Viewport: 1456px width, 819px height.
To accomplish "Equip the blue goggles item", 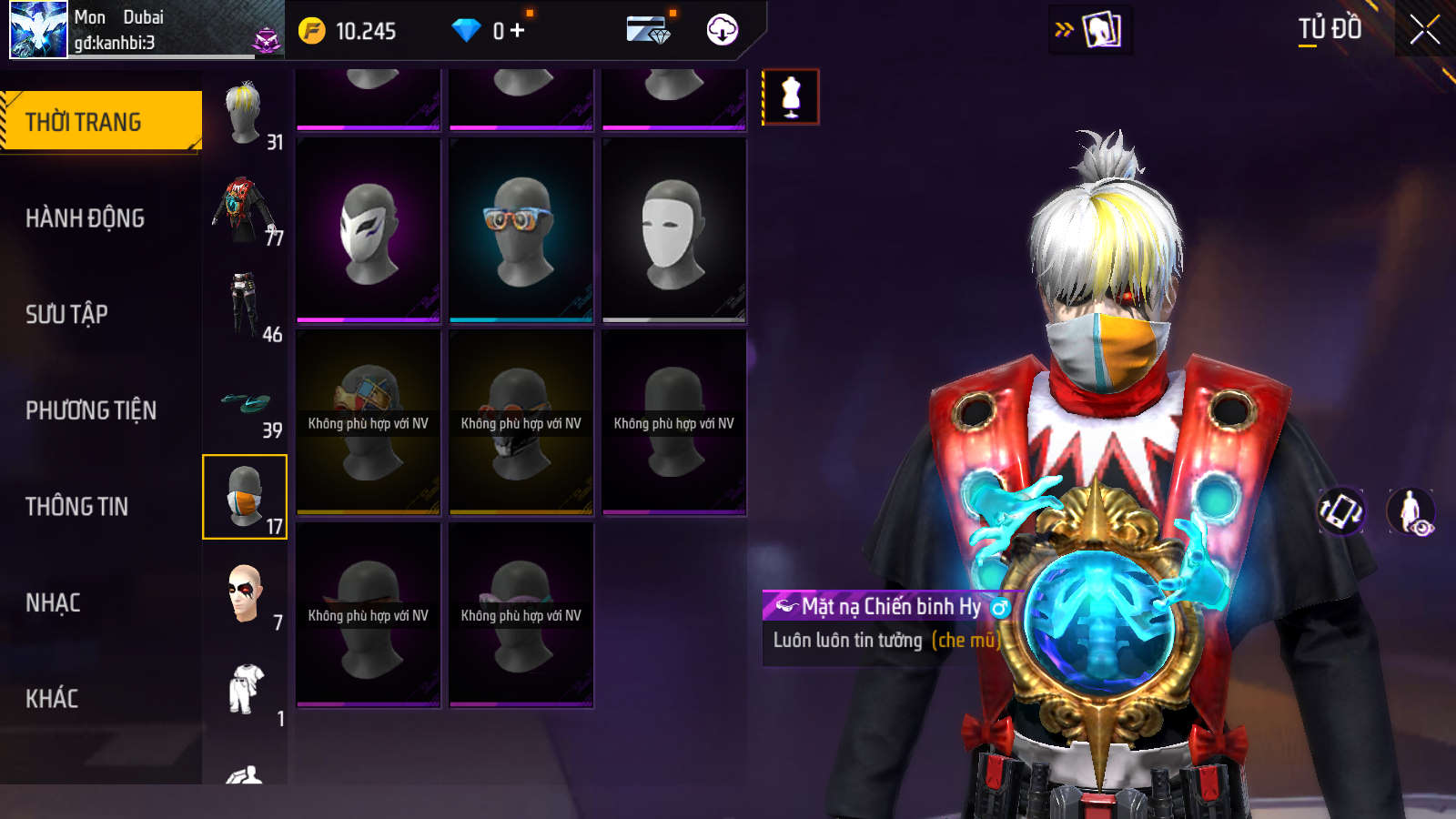I will [521, 230].
